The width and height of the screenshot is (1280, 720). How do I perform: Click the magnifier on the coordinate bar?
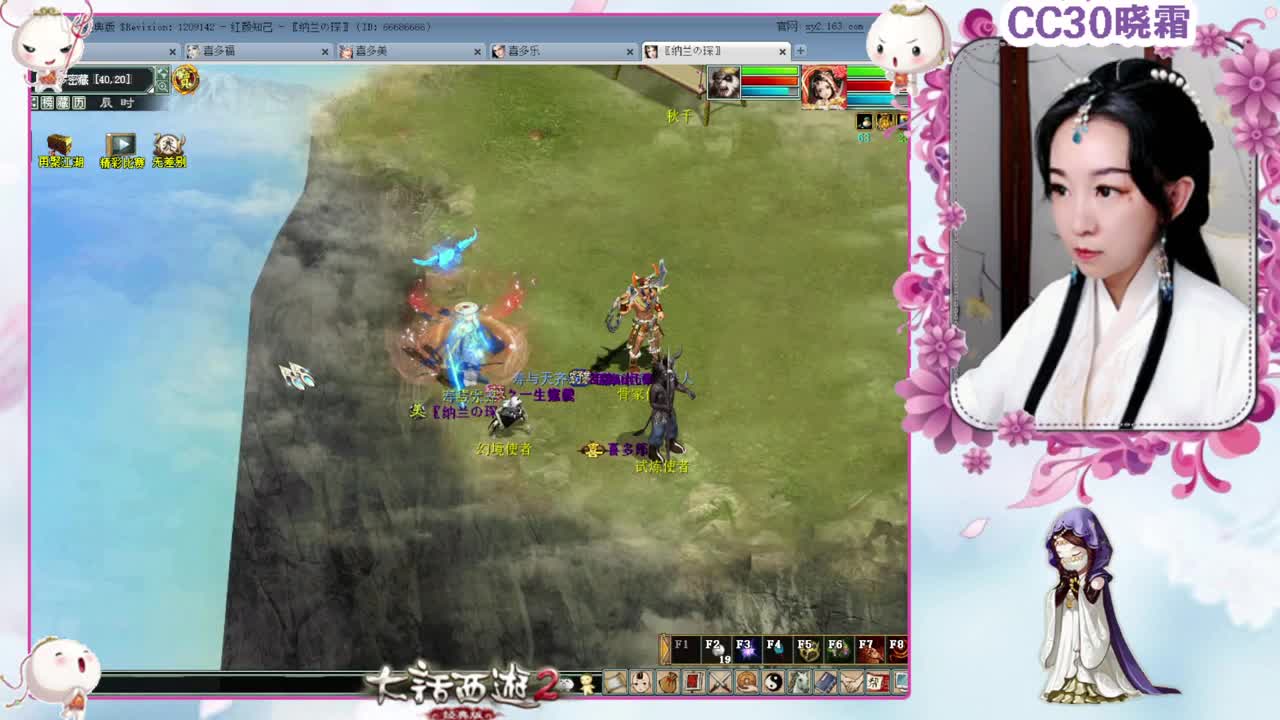pos(163,88)
